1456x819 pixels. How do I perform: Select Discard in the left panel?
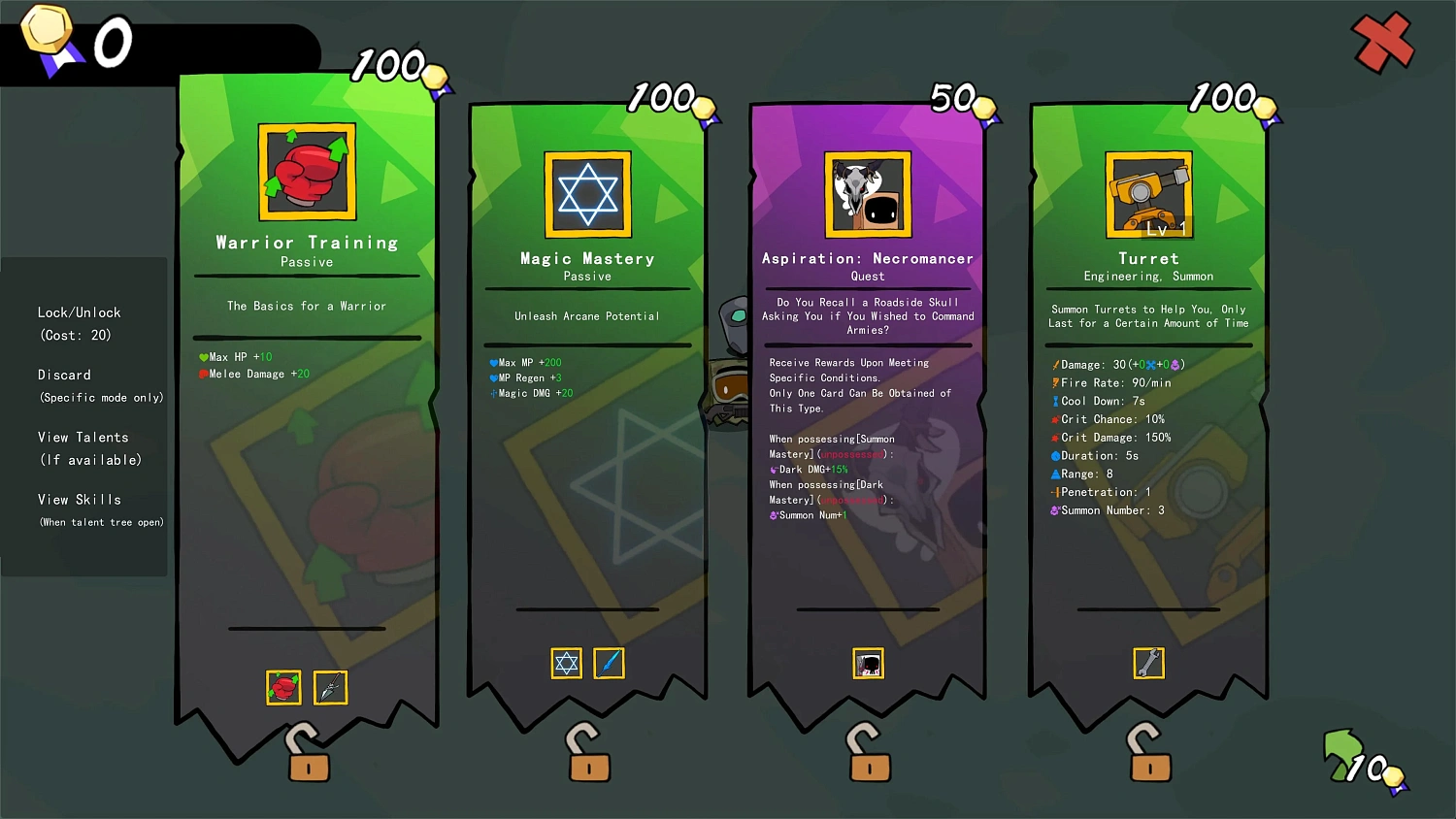64,375
